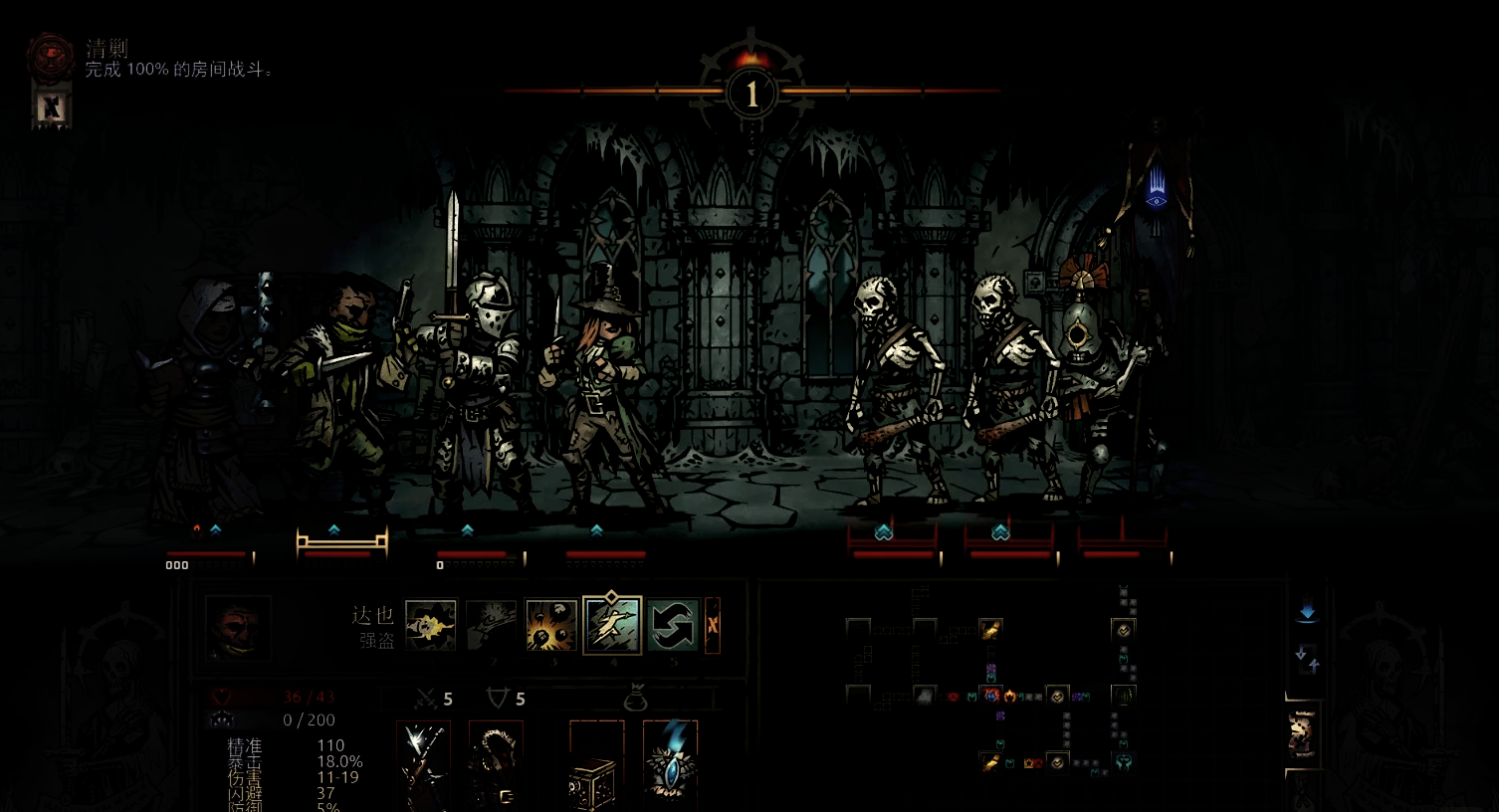The width and height of the screenshot is (1499, 812).
Task: Activate the highlighted lunging duelist skill
Action: [611, 625]
